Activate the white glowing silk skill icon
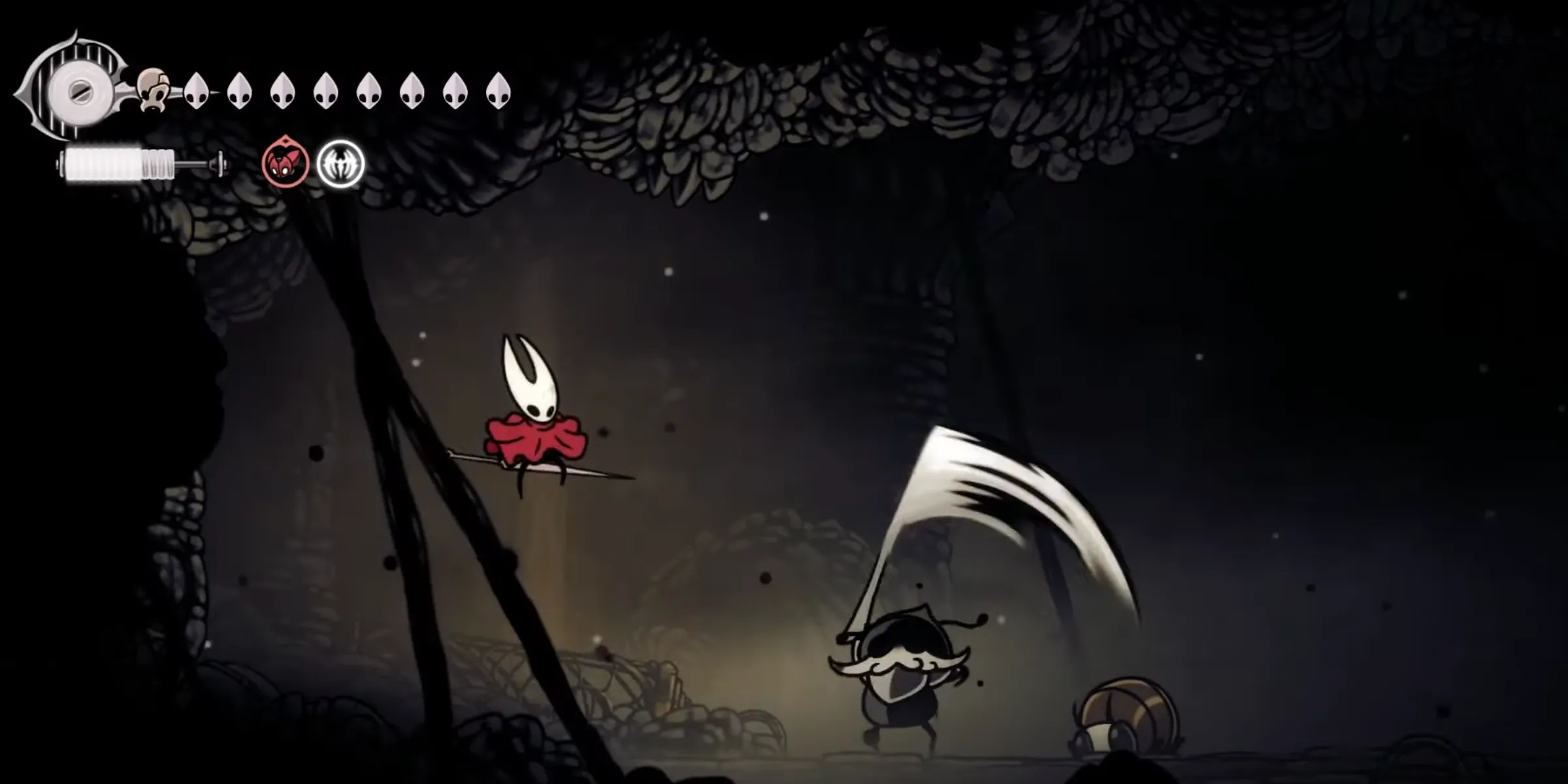Image resolution: width=1568 pixels, height=784 pixels. pos(340,163)
